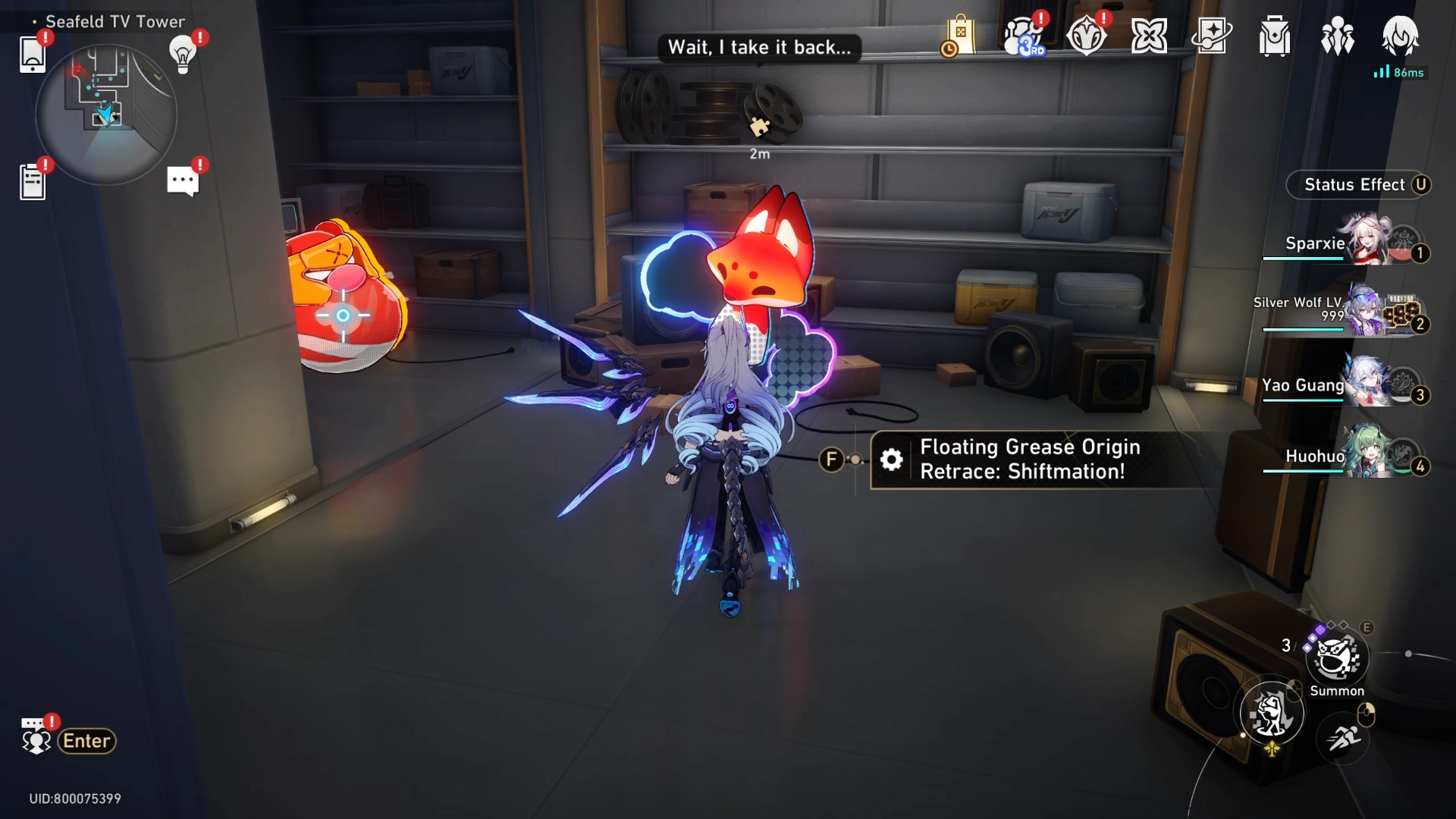Open the character portrait menu icon
This screenshot has width=1456, height=819.
click(1400, 35)
